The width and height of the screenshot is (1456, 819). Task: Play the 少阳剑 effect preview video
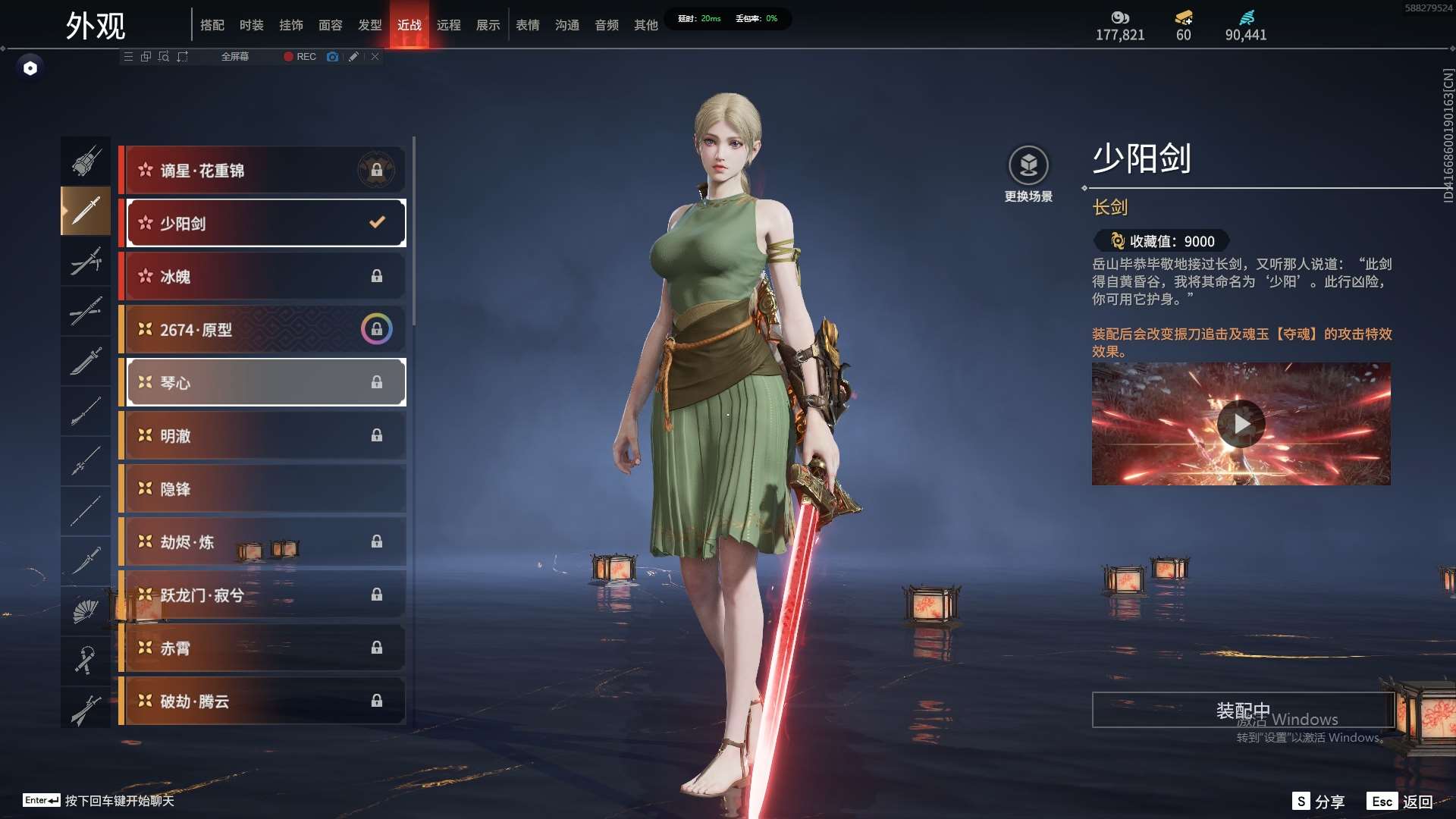[1241, 424]
